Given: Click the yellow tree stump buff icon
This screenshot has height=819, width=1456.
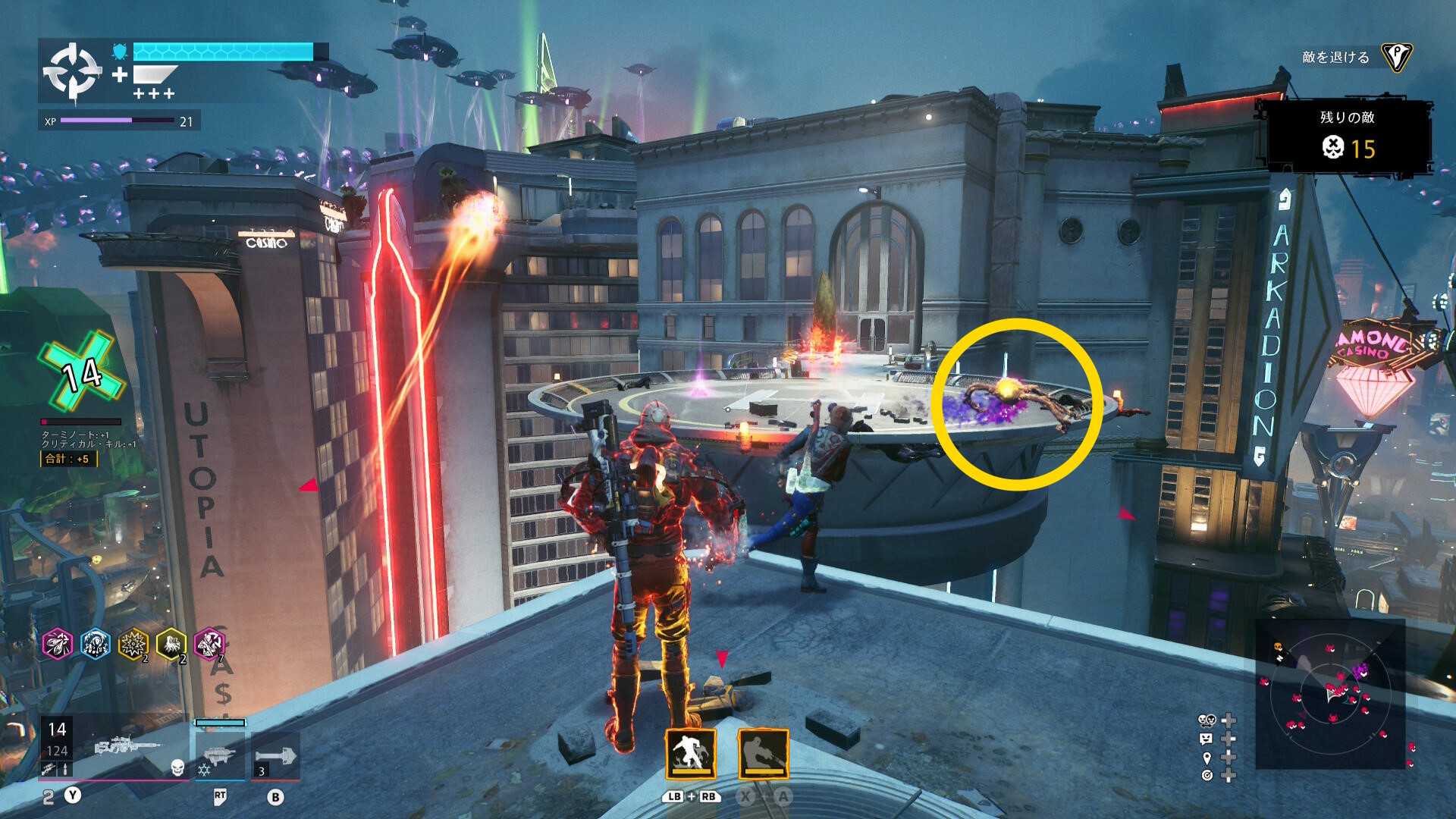Looking at the screenshot, I should coord(171,645).
